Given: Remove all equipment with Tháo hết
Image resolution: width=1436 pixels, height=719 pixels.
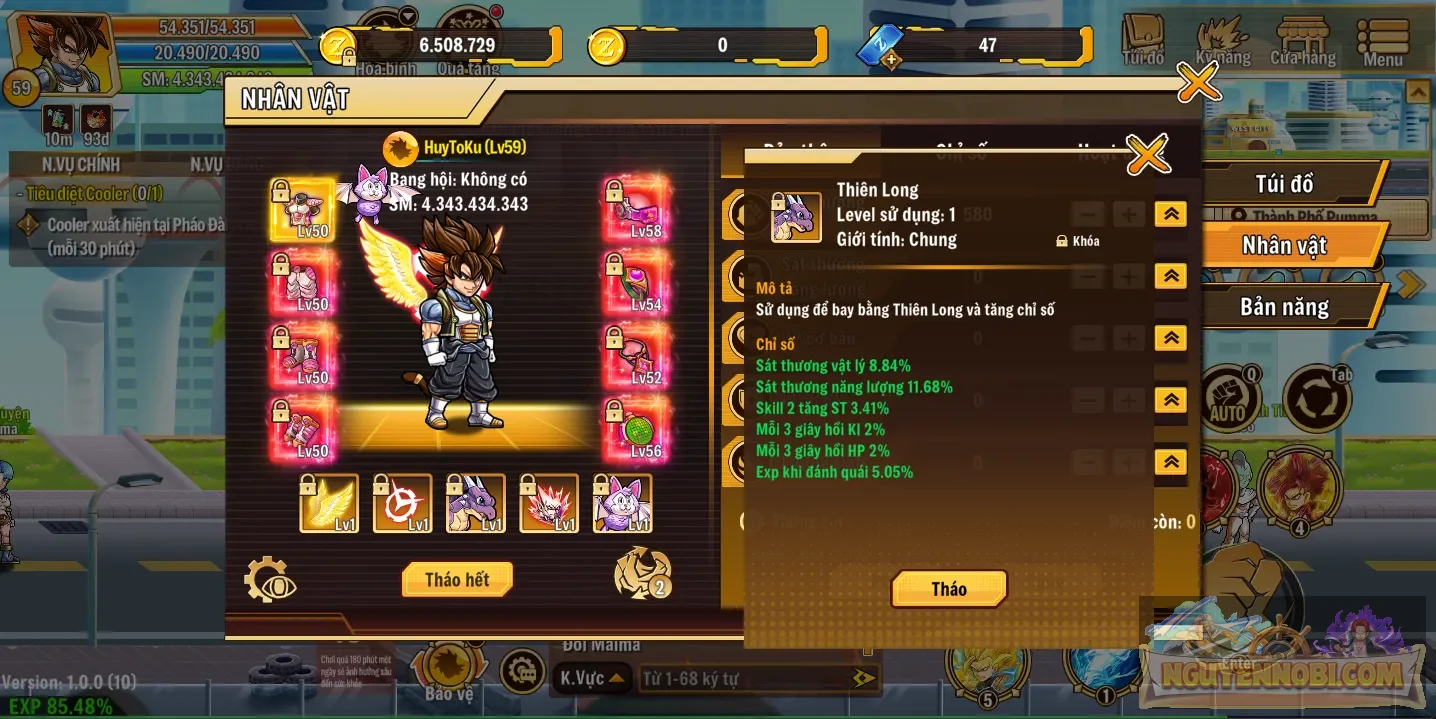Looking at the screenshot, I should (x=457, y=580).
